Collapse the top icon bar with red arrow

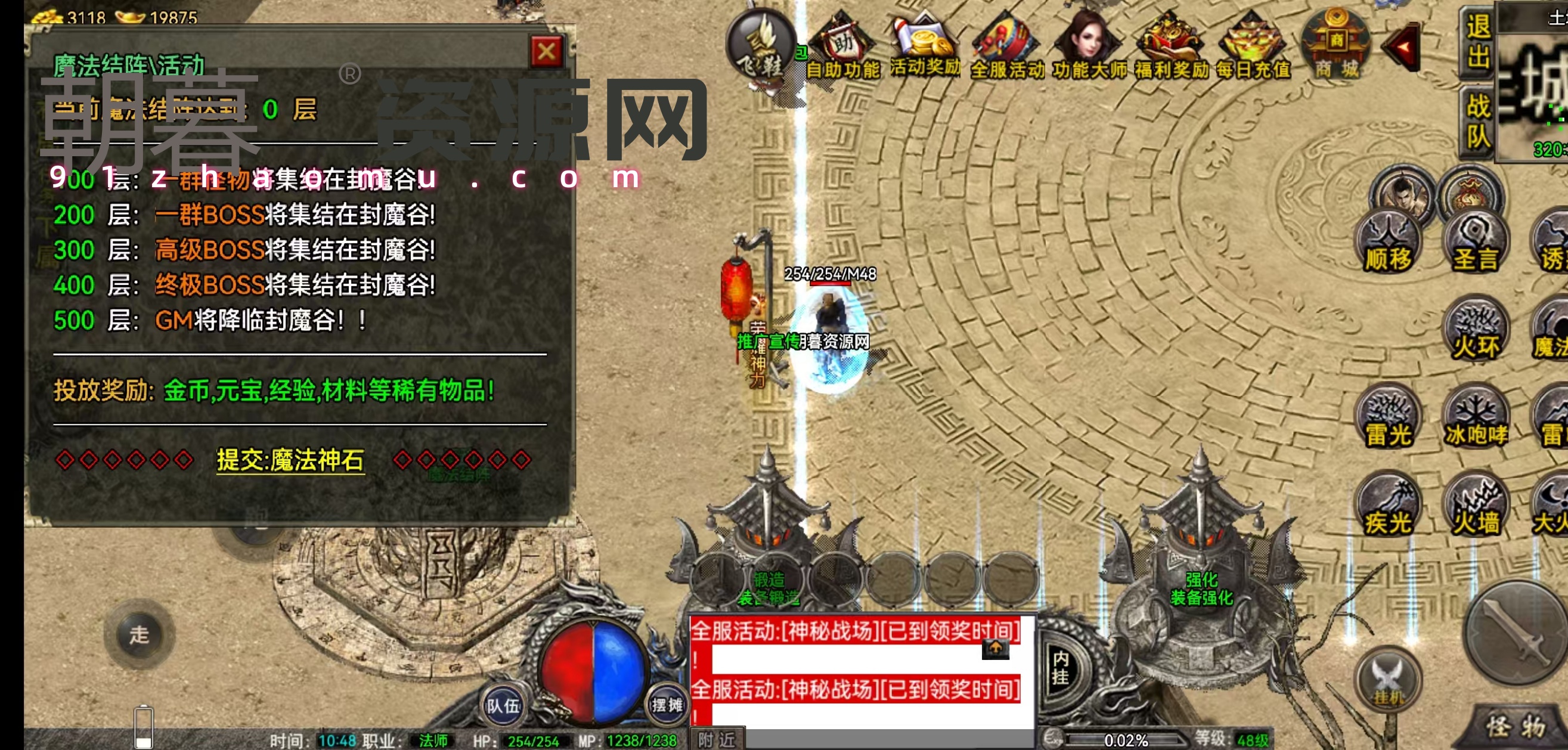(1402, 48)
